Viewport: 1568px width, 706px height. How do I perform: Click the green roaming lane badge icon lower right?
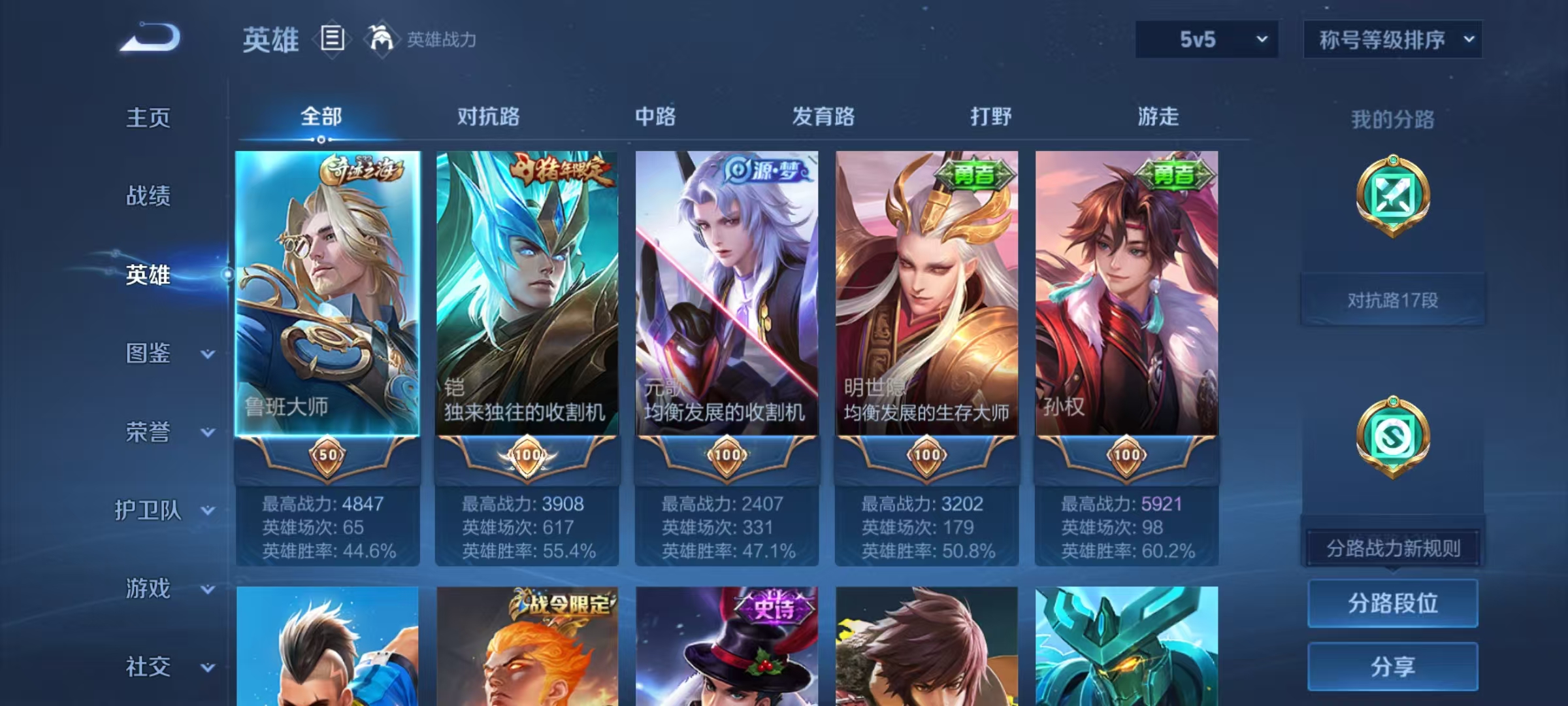tap(1394, 437)
